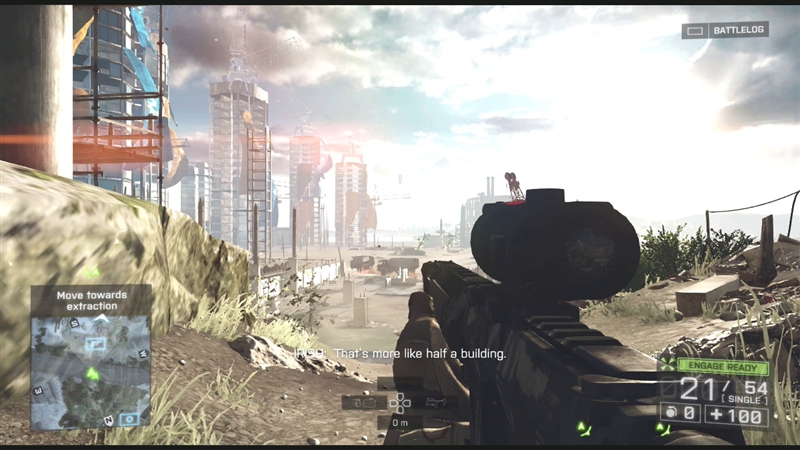Toggle the SINGLE fire mode label
Image resolution: width=800 pixels, height=450 pixels.
tap(740, 399)
